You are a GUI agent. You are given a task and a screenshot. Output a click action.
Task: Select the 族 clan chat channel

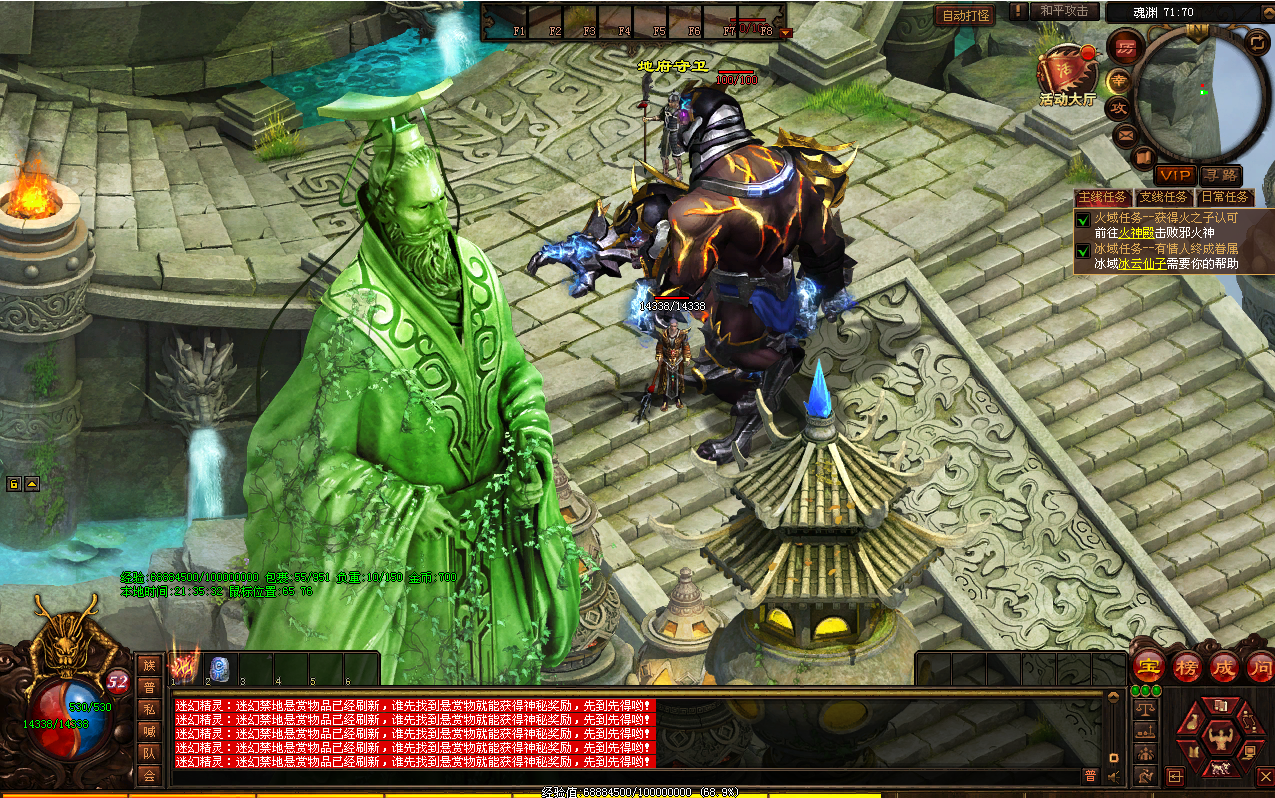point(149,665)
